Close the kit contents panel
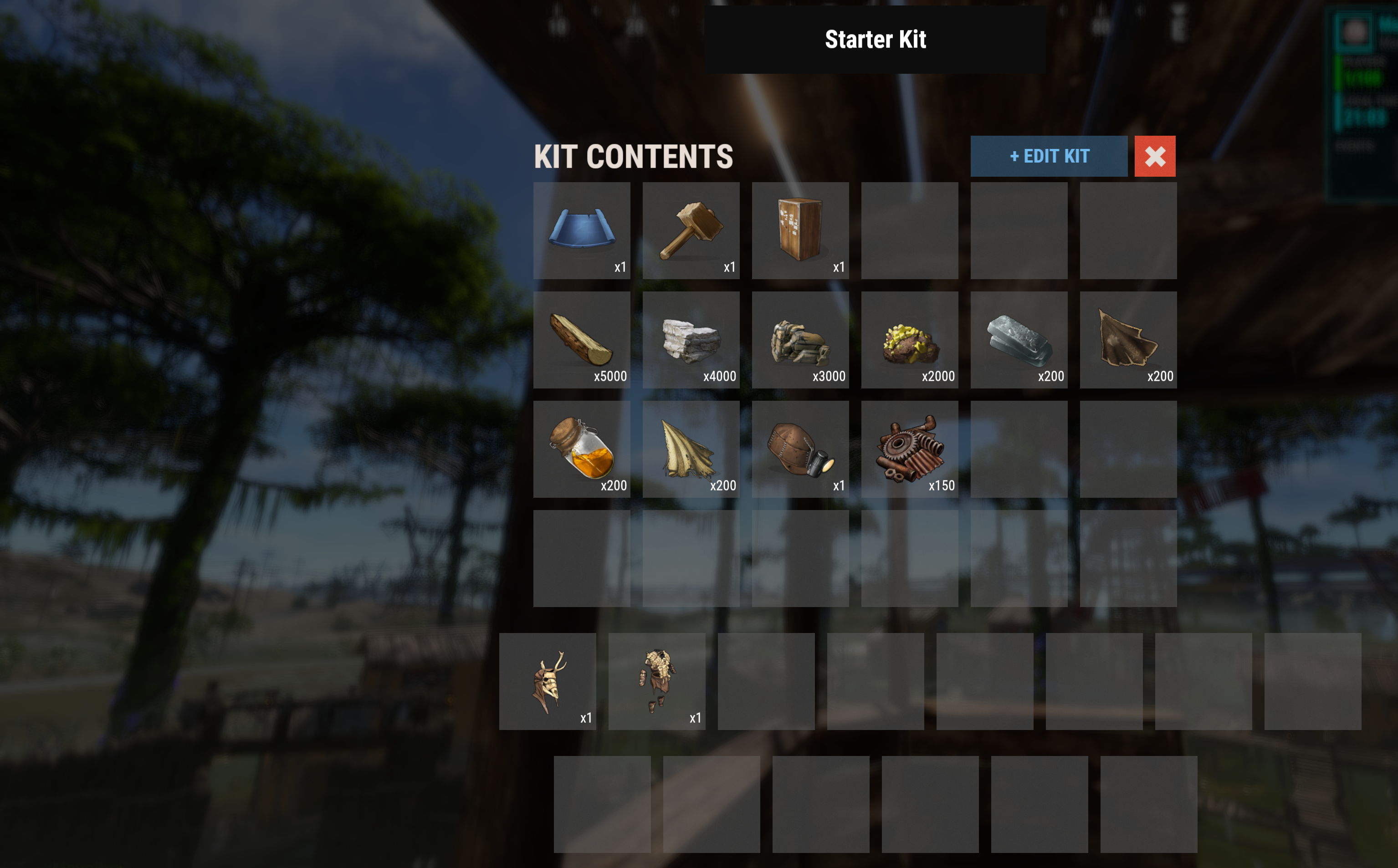 click(x=1155, y=156)
